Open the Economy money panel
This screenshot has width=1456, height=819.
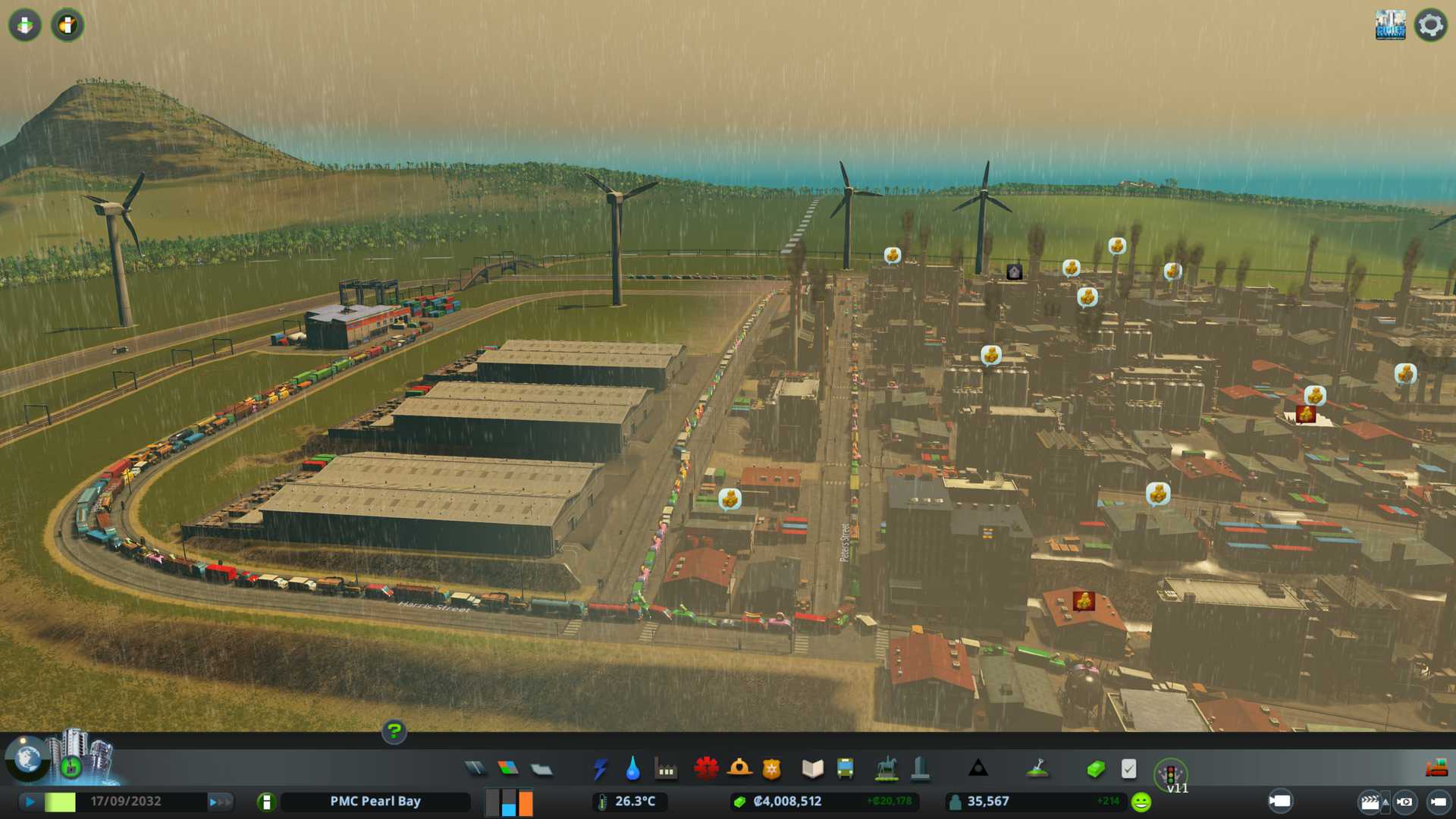tap(1095, 770)
